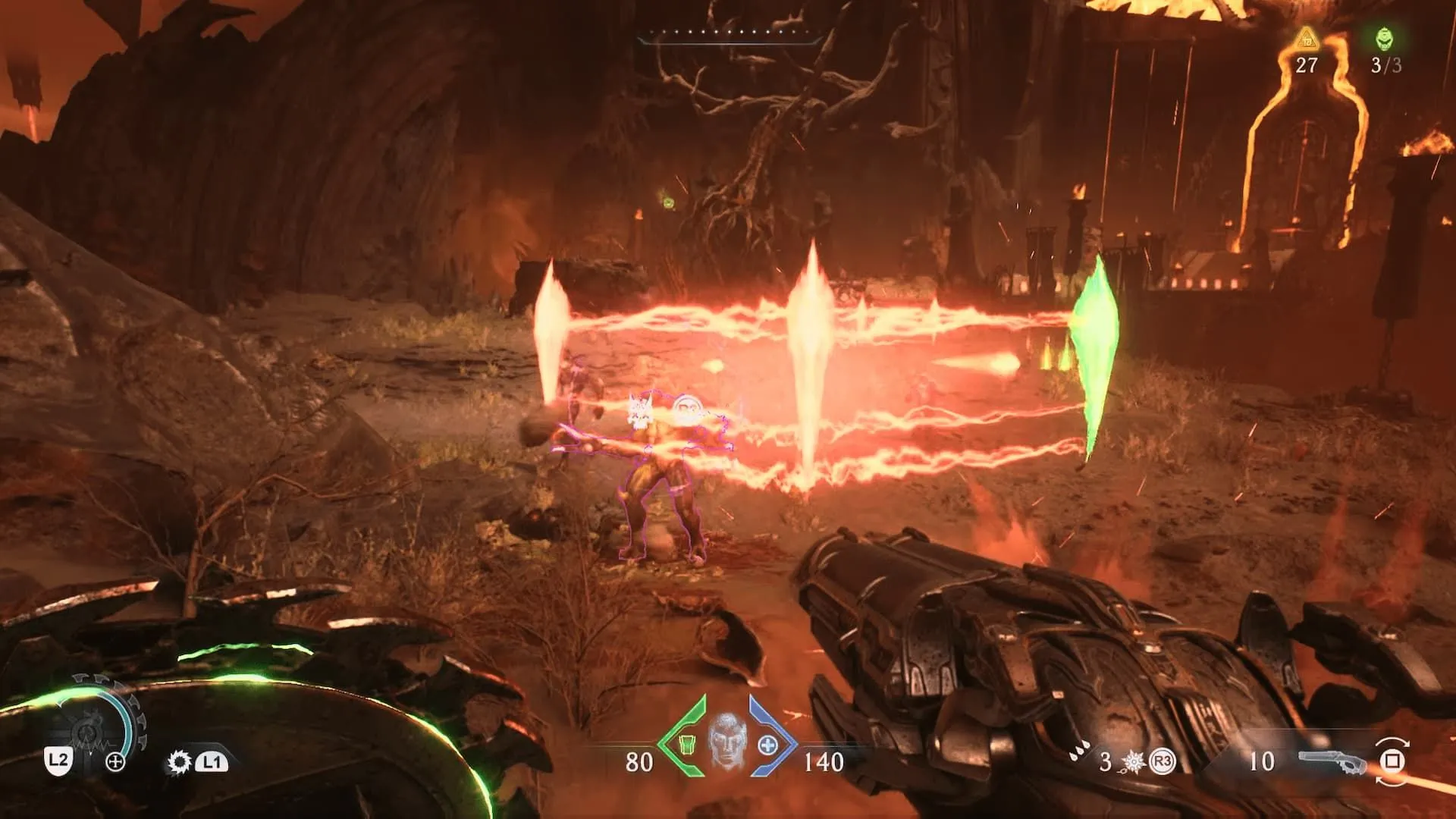The width and height of the screenshot is (1456, 819).
Task: Click the green armor icon
Action: (686, 745)
